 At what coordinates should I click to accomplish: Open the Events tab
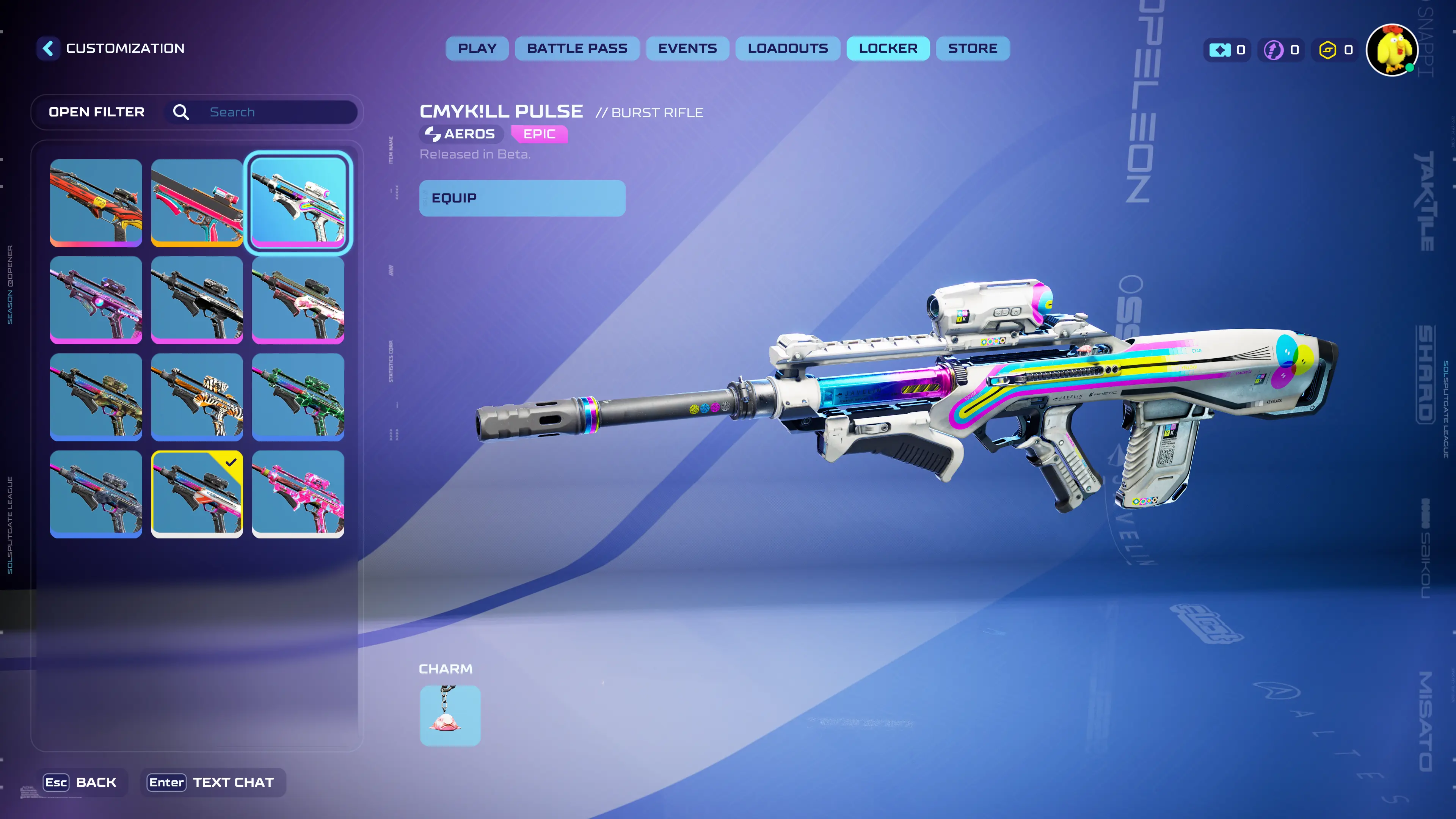[687, 49]
